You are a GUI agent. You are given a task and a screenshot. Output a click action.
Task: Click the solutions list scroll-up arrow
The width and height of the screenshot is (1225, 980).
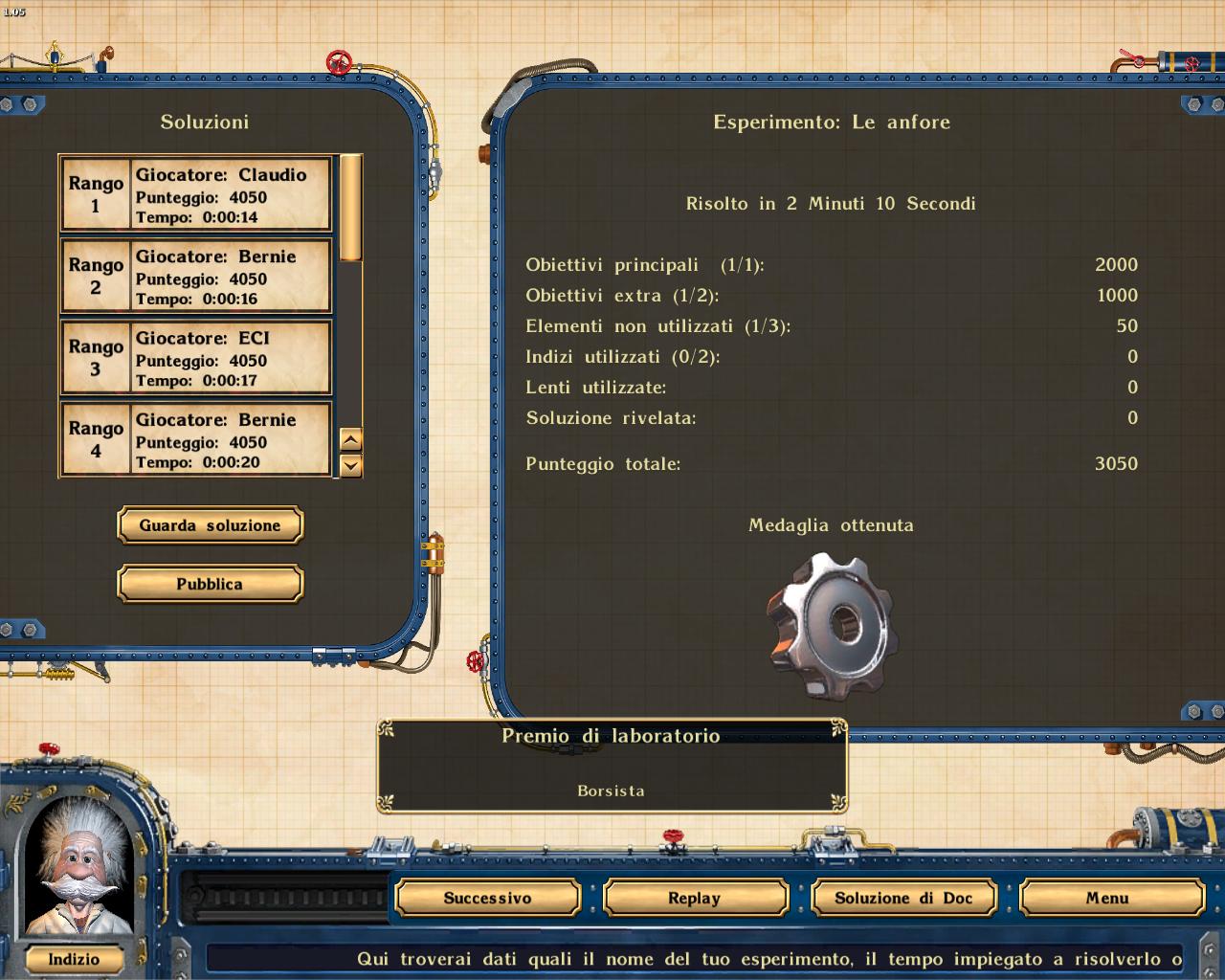351,440
